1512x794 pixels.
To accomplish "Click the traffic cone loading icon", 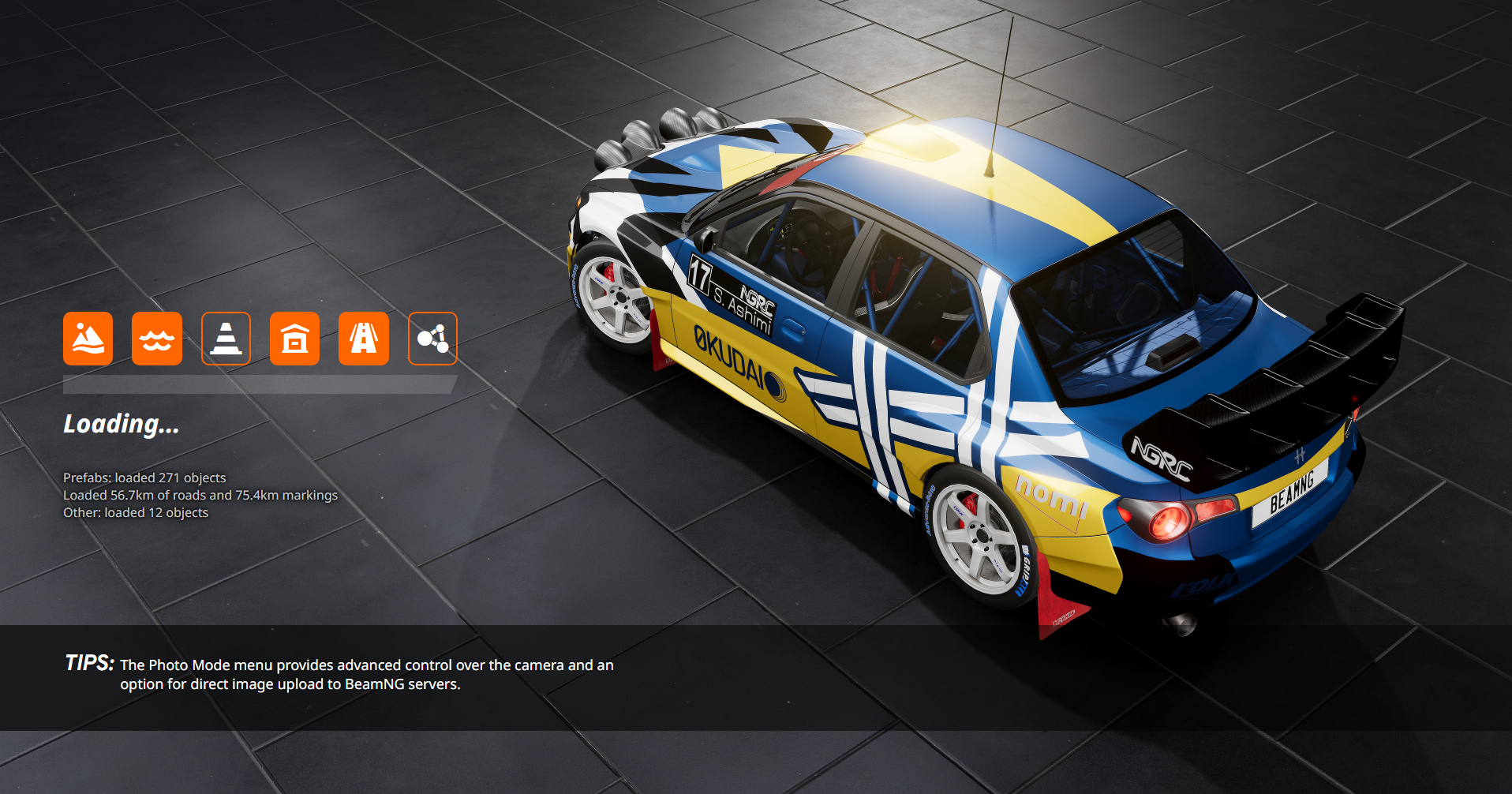I will (226, 339).
